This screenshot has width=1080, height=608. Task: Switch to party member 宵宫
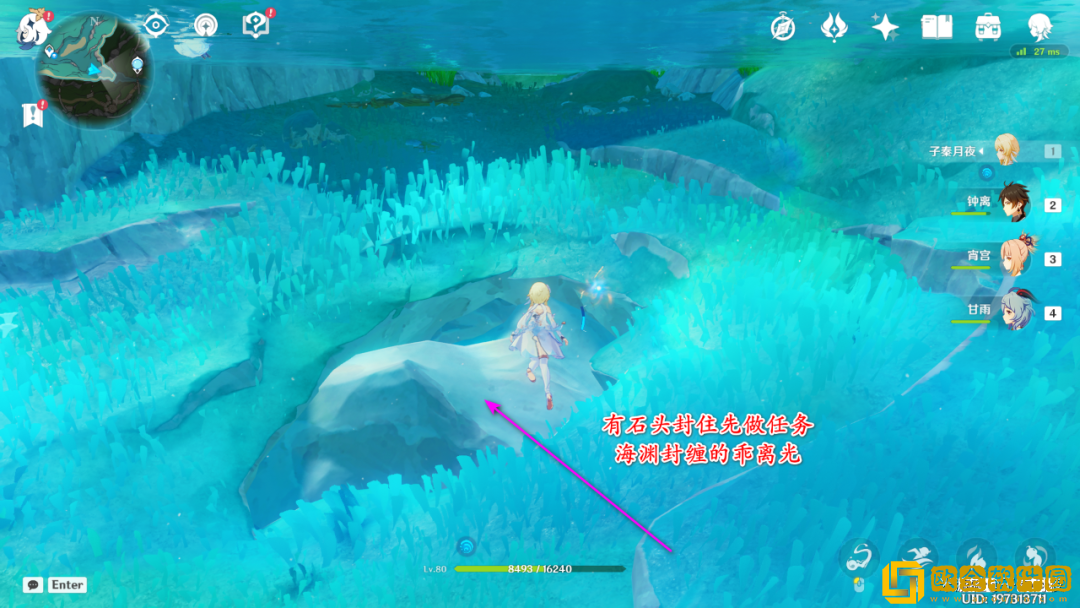[1017, 256]
